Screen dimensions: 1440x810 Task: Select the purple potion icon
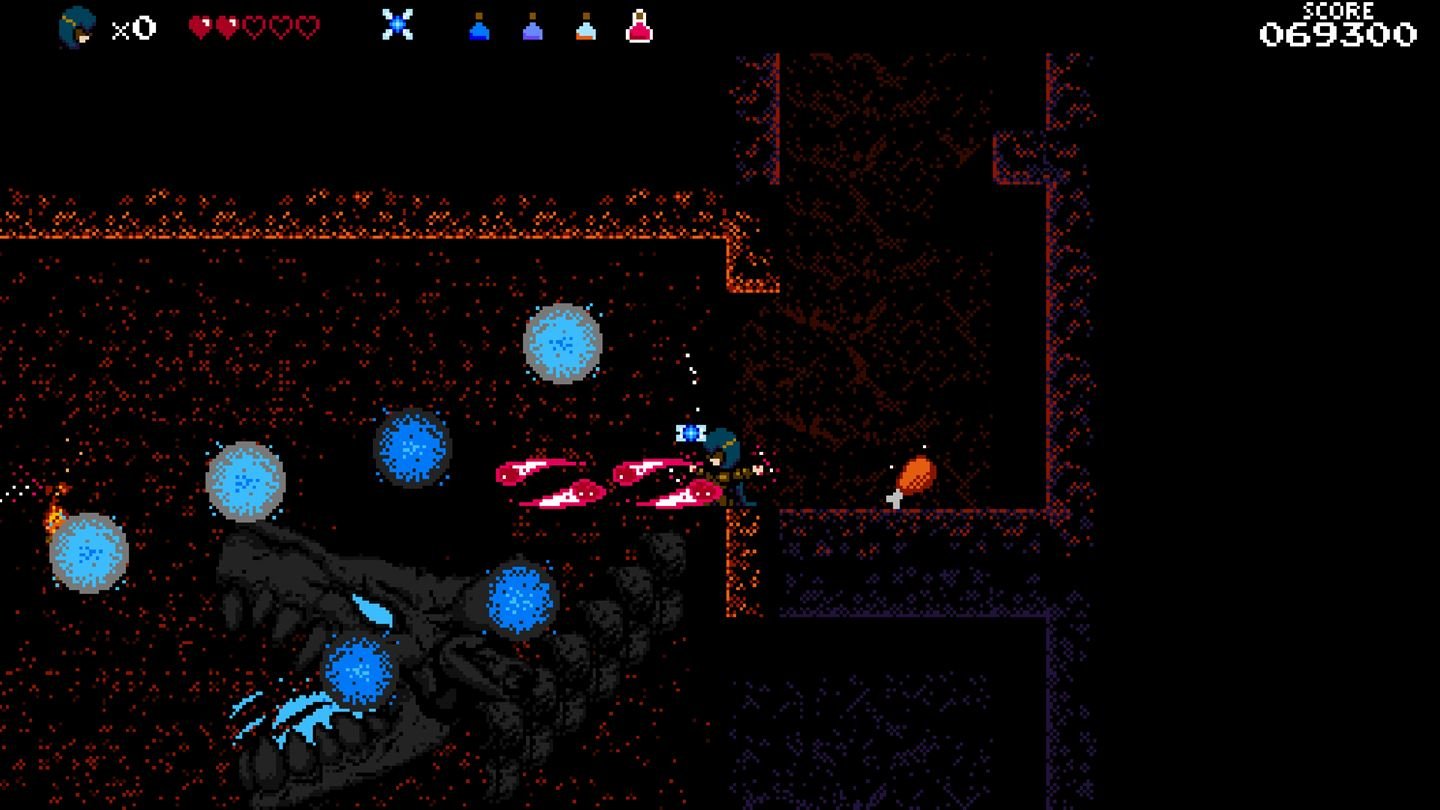point(533,27)
